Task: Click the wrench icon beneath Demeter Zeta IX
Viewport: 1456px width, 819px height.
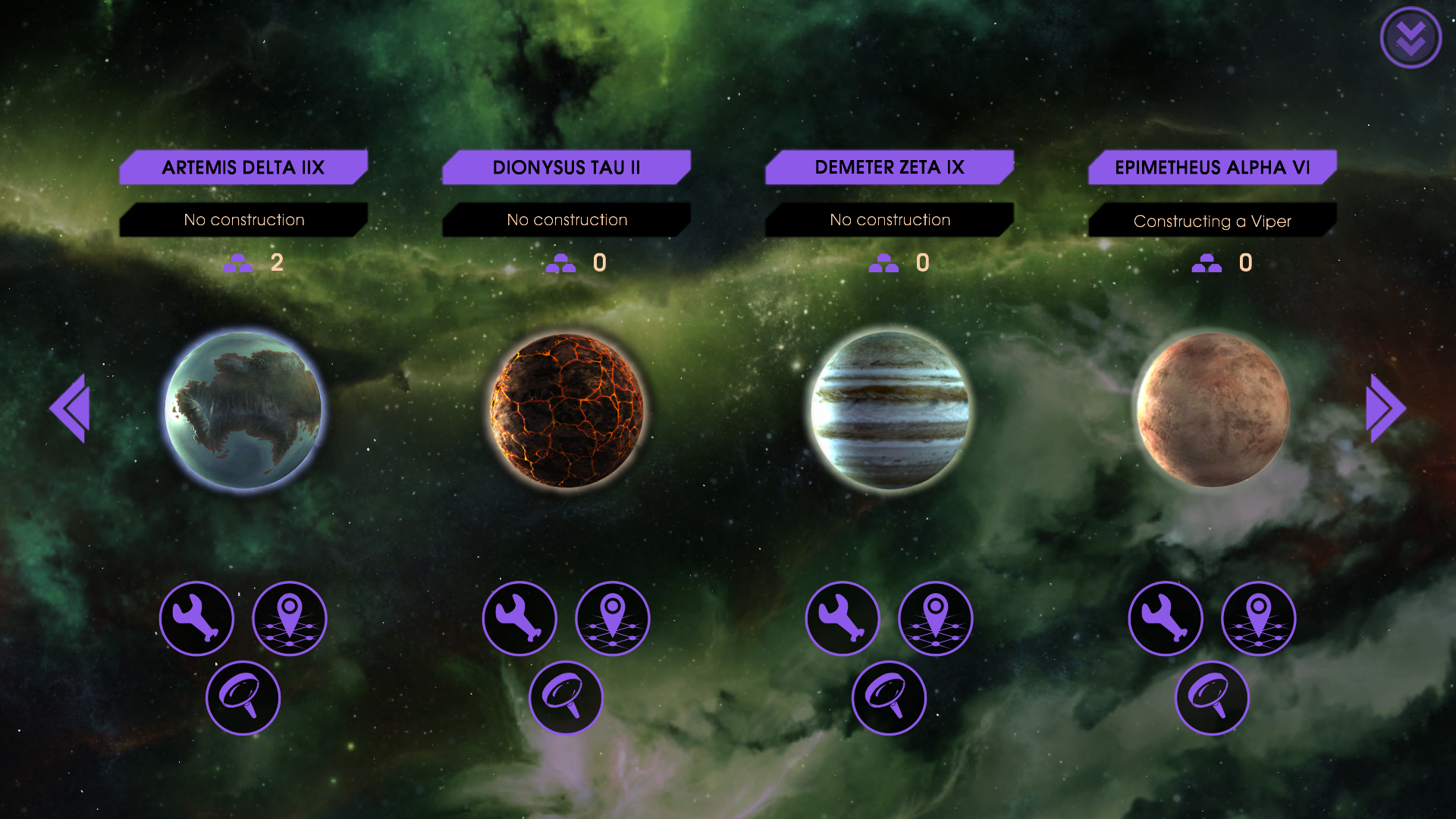Action: coord(842,618)
